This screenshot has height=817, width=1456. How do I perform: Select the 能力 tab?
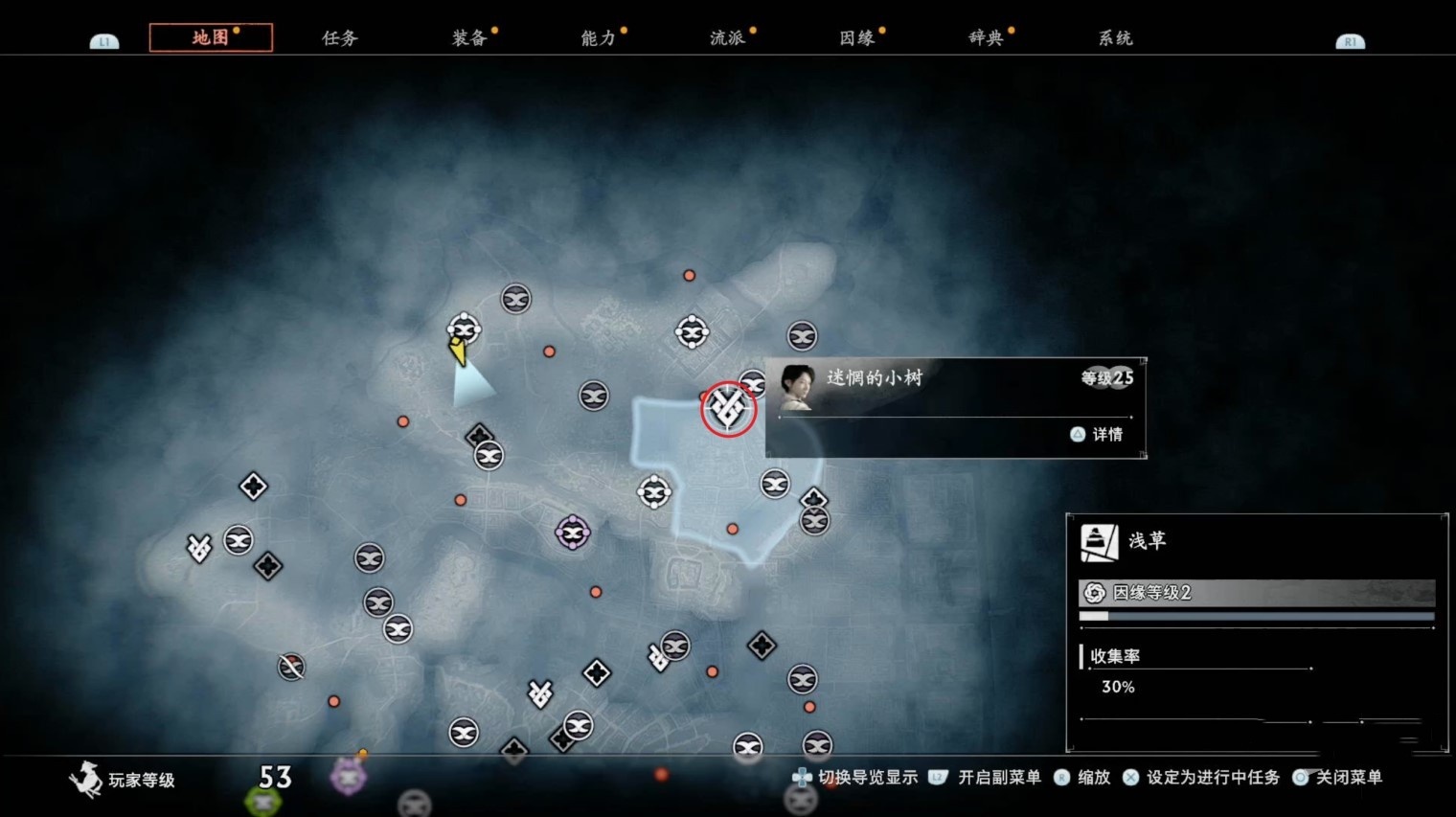[x=598, y=38]
